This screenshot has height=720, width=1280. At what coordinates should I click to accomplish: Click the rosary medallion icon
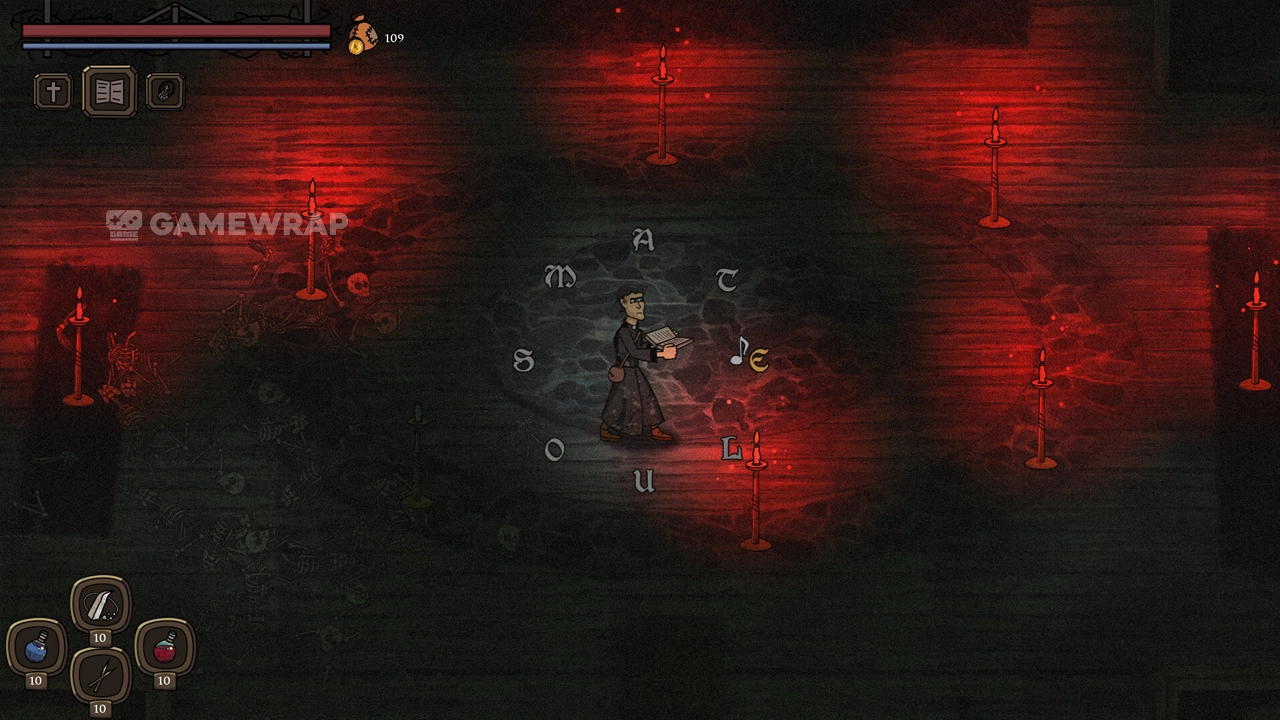[x=164, y=92]
